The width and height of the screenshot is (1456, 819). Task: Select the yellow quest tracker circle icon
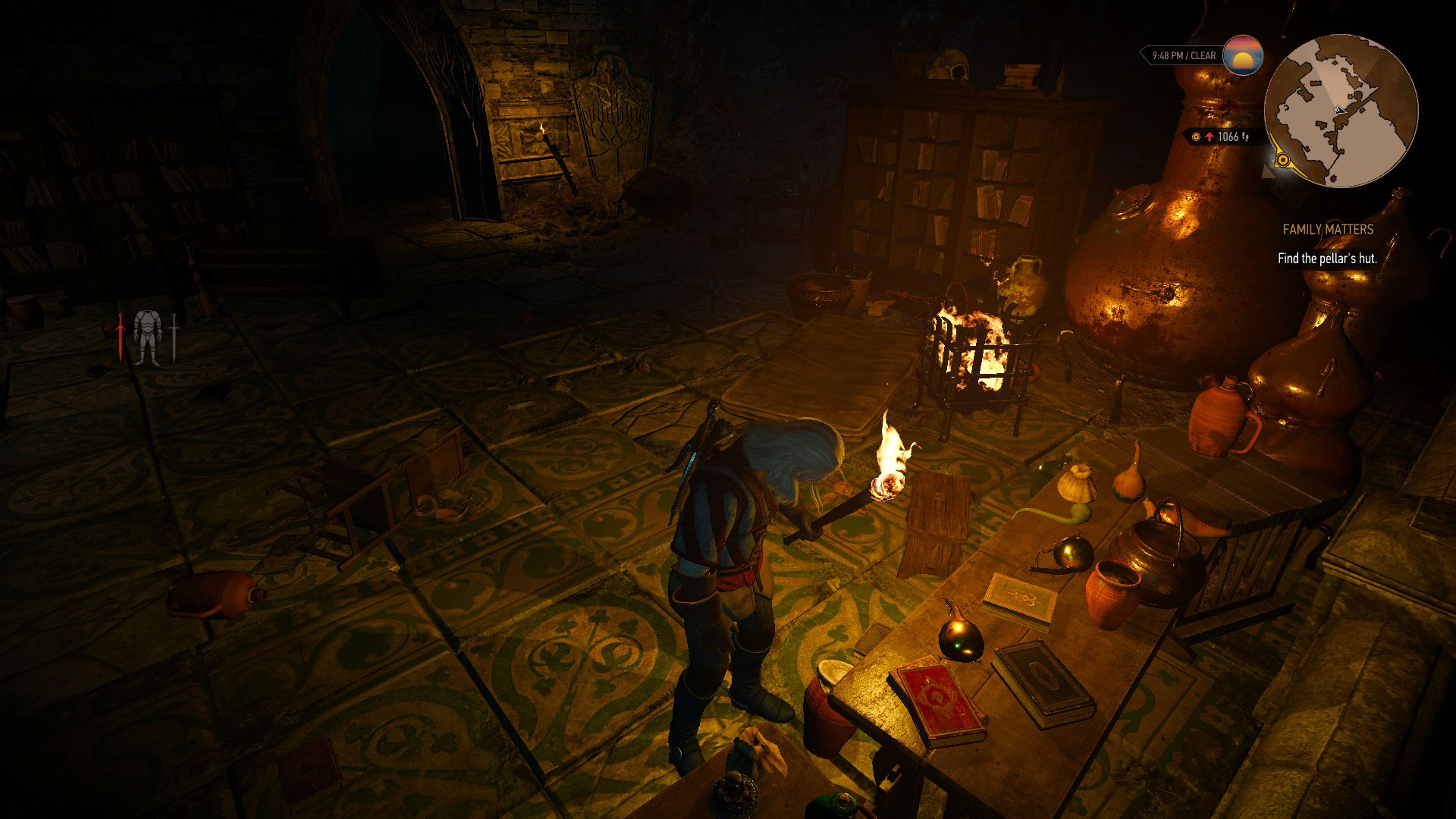click(1196, 136)
